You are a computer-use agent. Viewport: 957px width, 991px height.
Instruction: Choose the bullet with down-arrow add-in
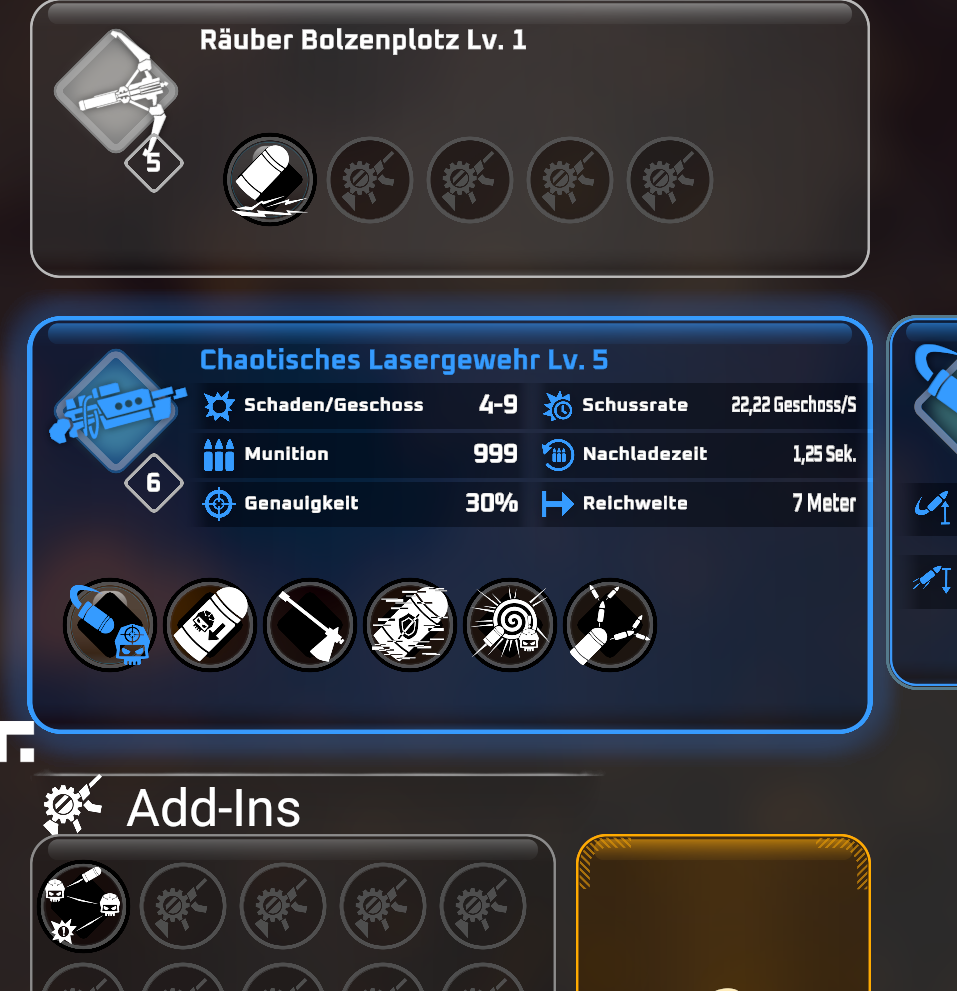tap(210, 625)
